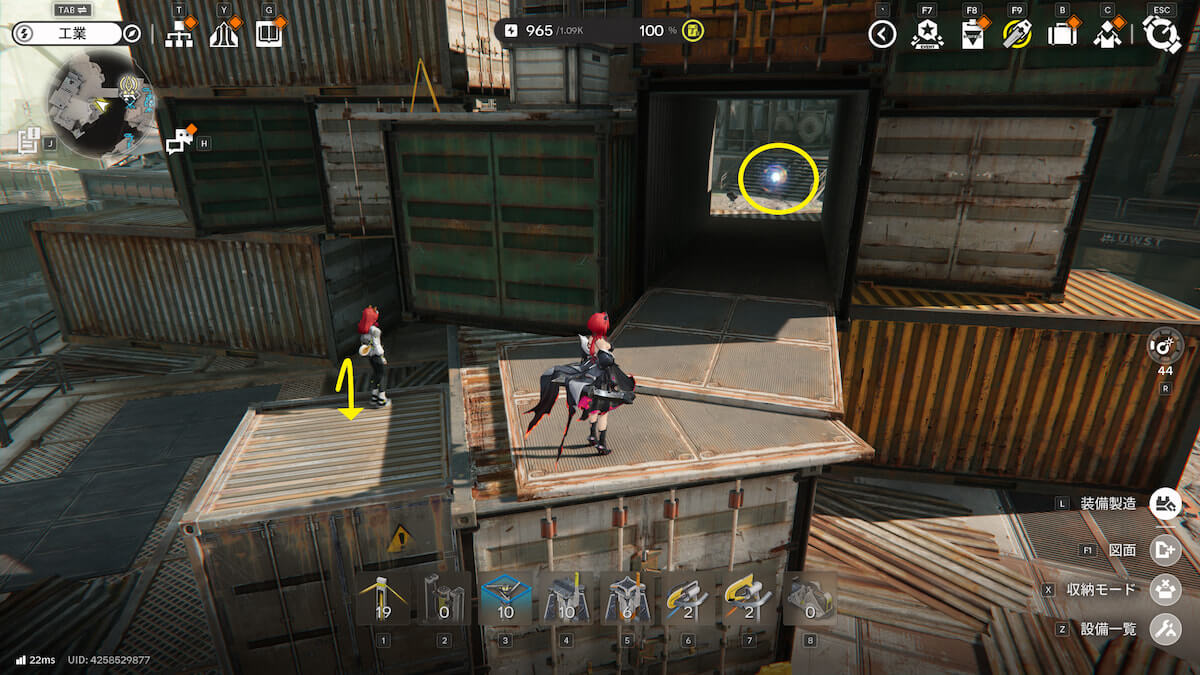Open the briefcase inventory icon

(x=1062, y=35)
